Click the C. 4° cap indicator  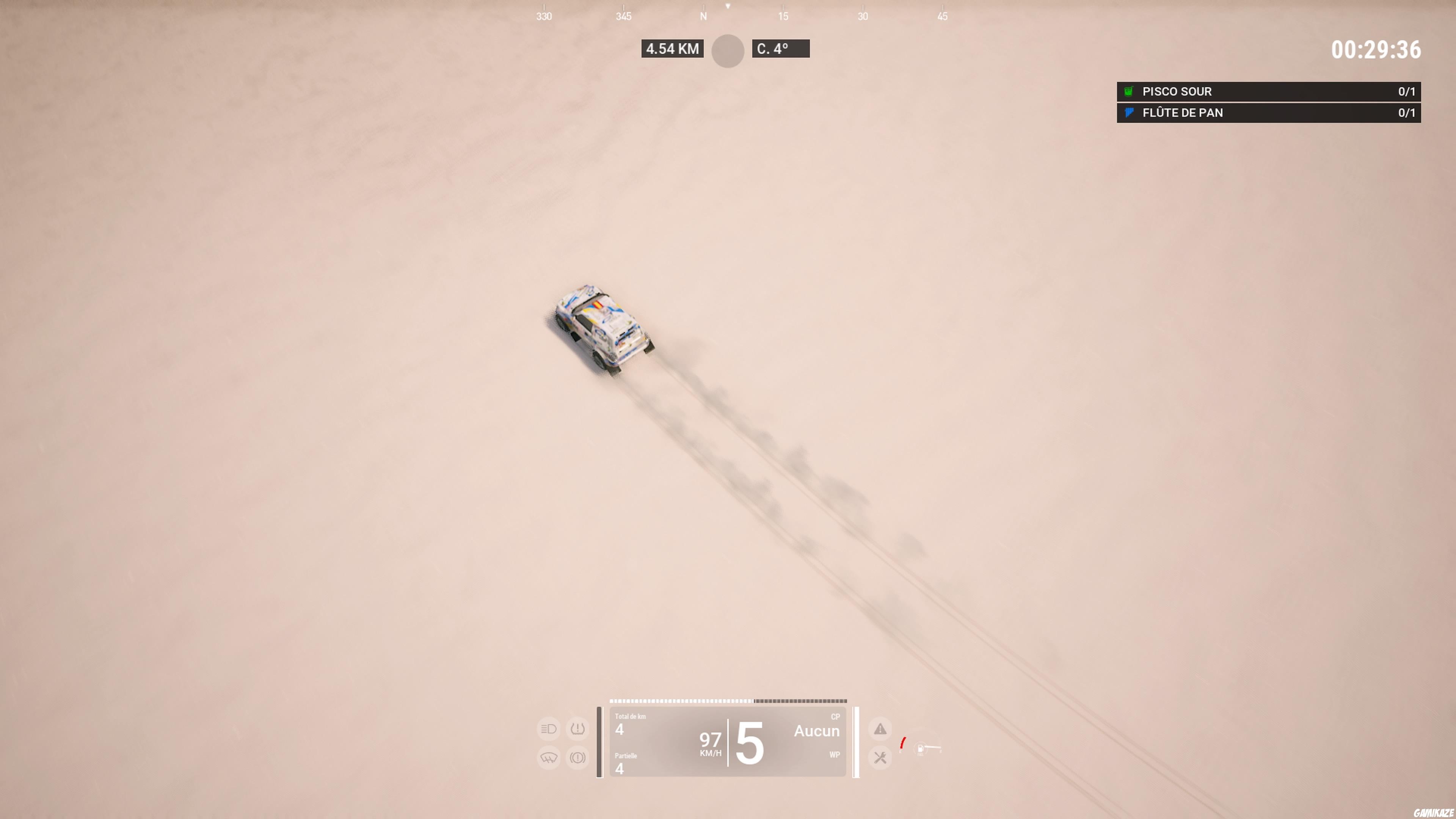point(781,49)
